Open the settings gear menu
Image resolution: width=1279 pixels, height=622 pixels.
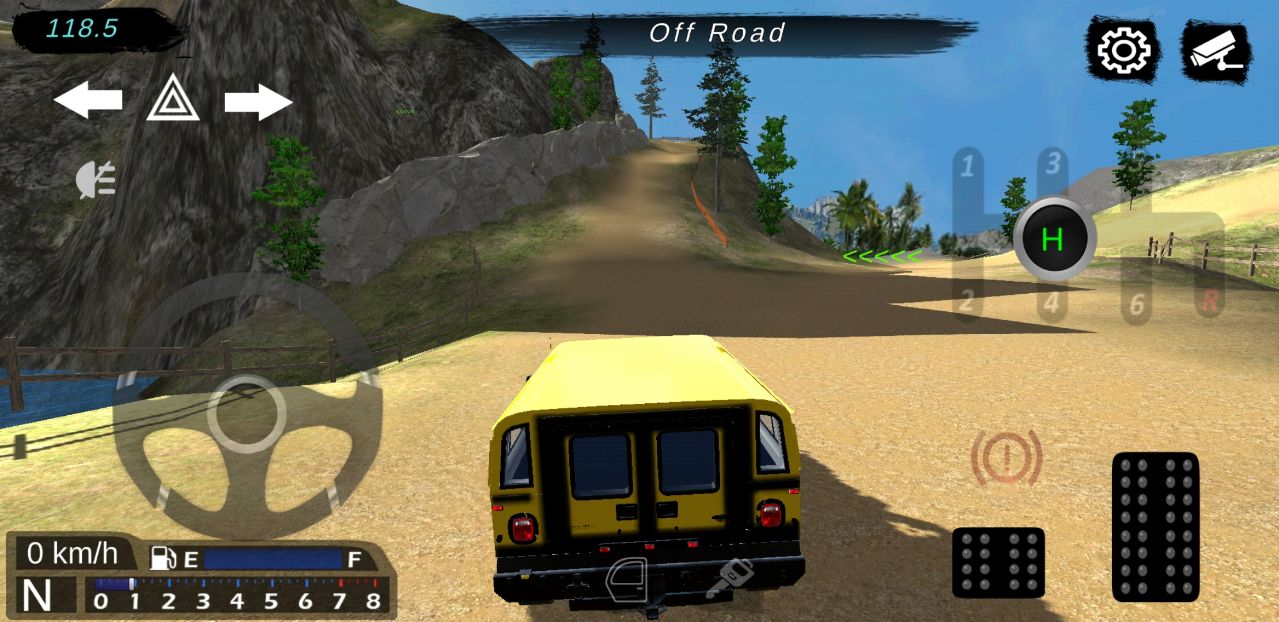(1124, 50)
